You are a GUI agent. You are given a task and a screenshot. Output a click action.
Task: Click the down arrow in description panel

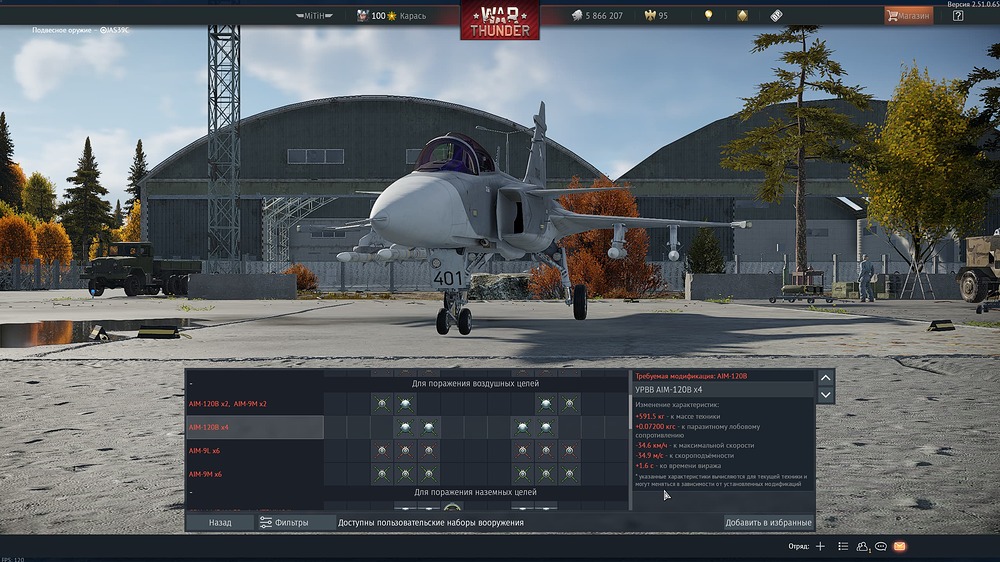click(x=826, y=395)
